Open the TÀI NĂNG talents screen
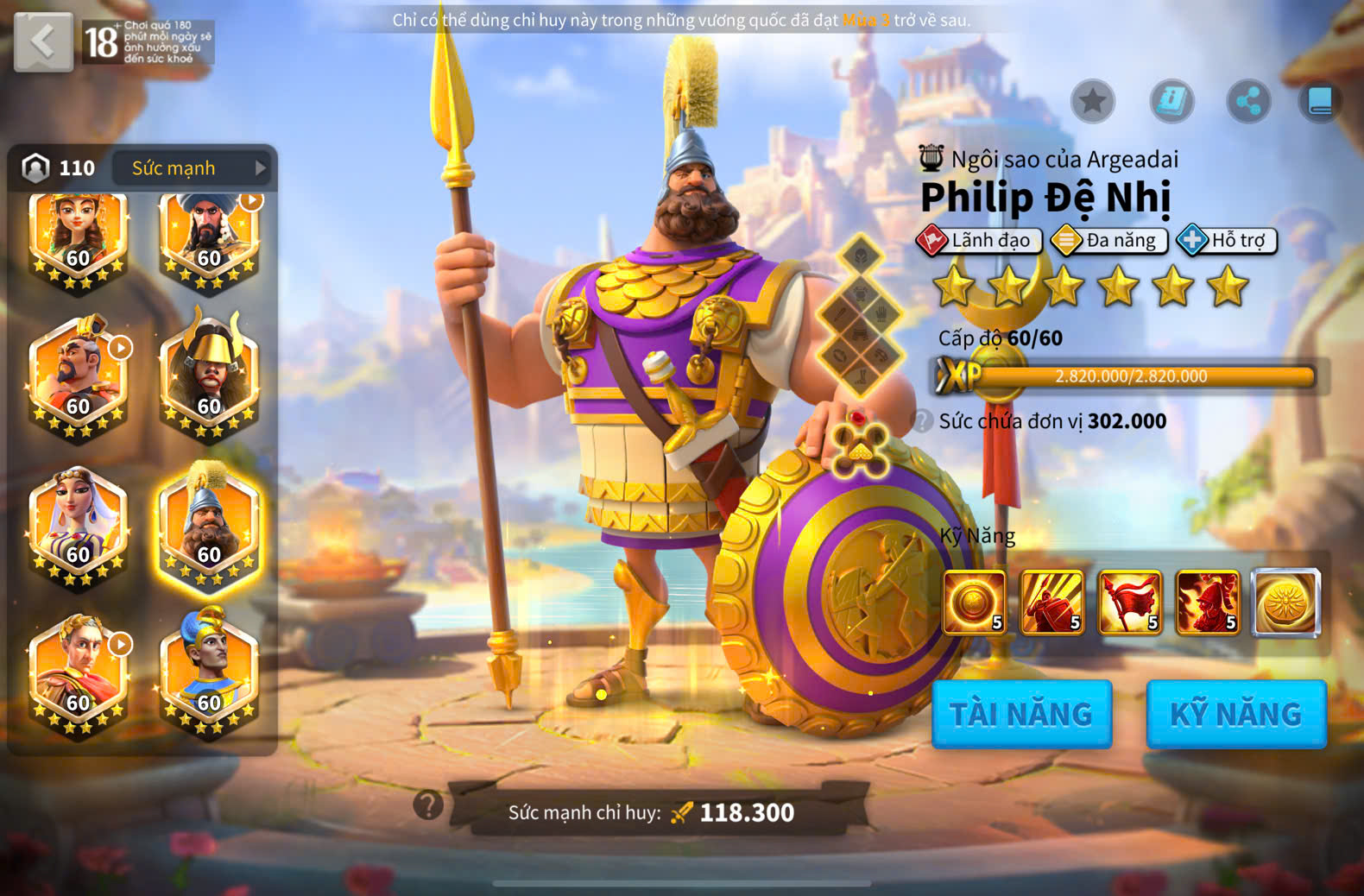 tap(1021, 714)
